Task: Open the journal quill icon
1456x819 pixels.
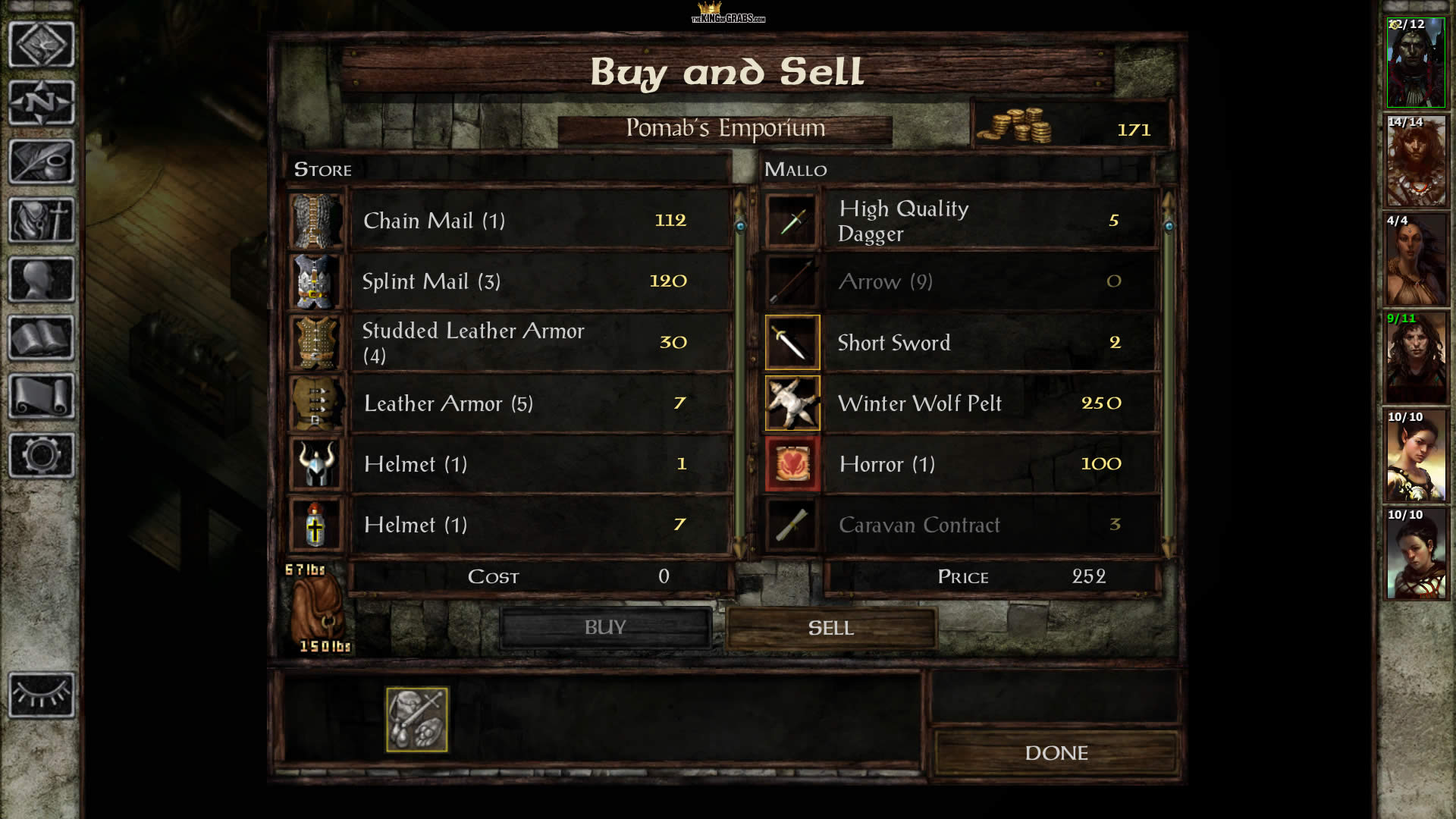Action: click(42, 162)
